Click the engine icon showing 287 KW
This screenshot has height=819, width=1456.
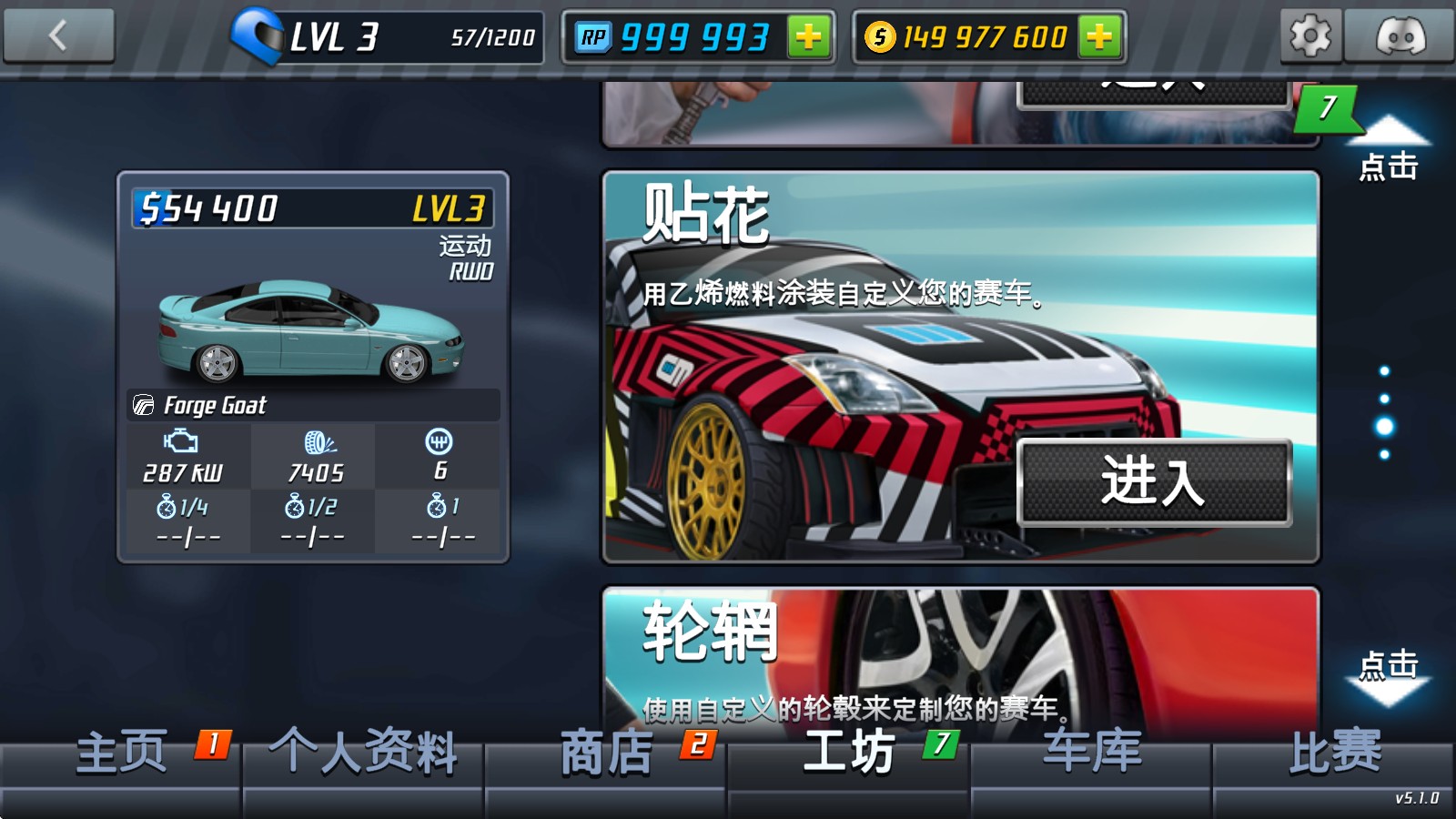[x=178, y=441]
